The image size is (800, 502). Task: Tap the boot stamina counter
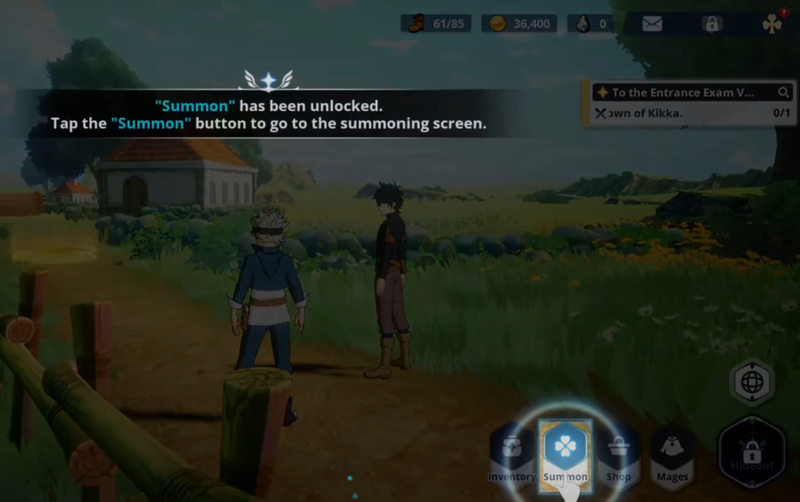tap(437, 23)
